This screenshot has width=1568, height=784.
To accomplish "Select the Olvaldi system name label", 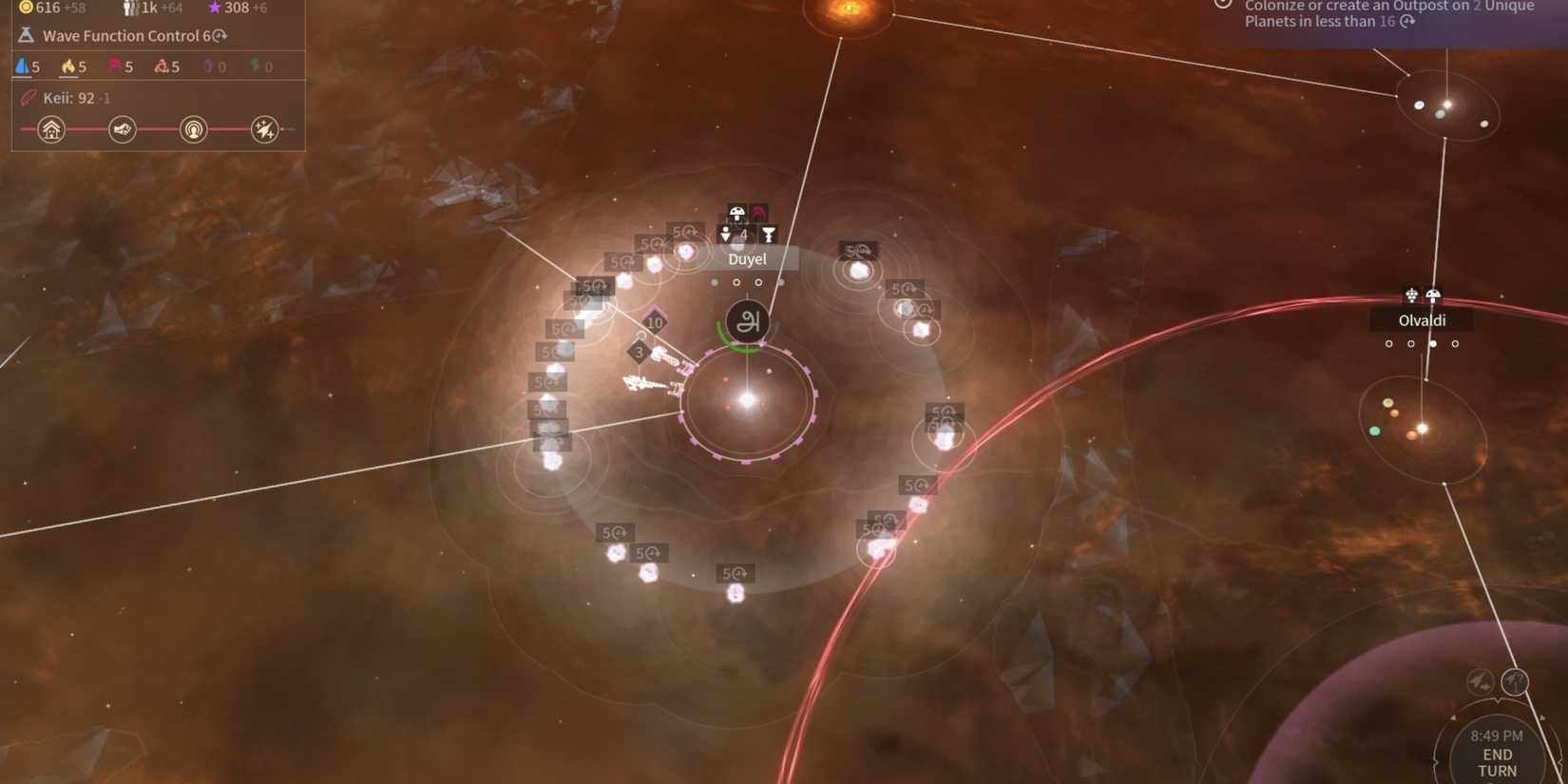I will click(x=1422, y=320).
